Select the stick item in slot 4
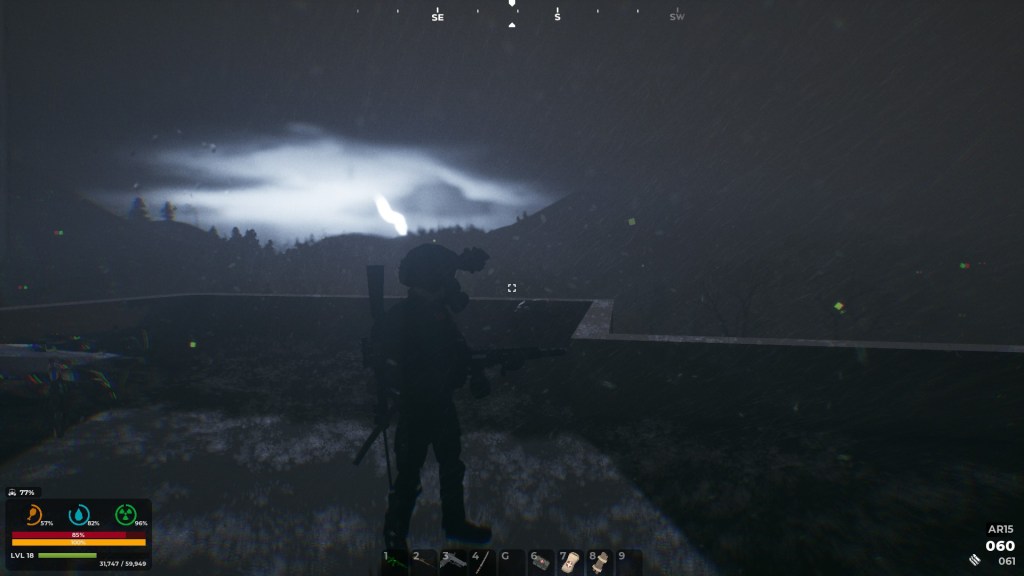Viewport: 1024px width, 576px height. 482,563
